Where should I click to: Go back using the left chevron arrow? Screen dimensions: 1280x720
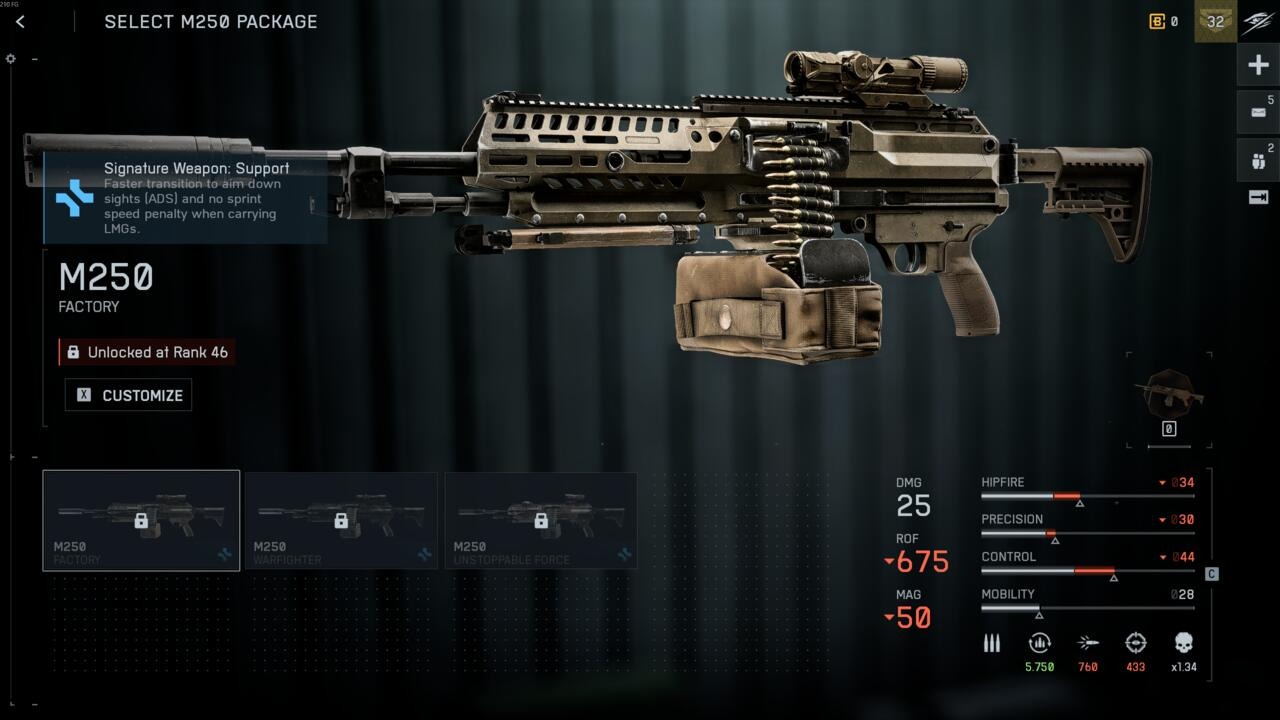tap(21, 20)
